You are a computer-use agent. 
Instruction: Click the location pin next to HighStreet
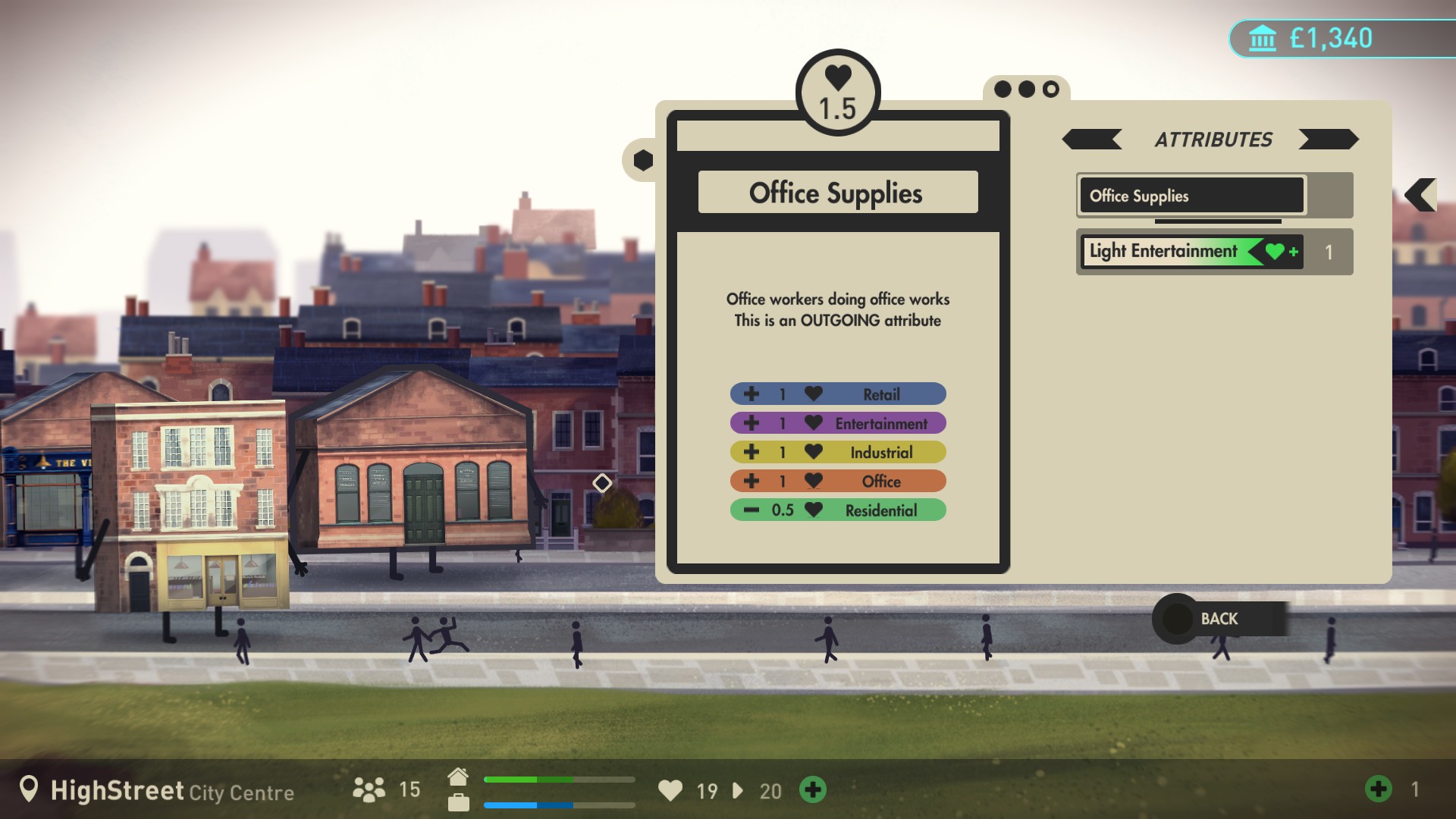28,790
